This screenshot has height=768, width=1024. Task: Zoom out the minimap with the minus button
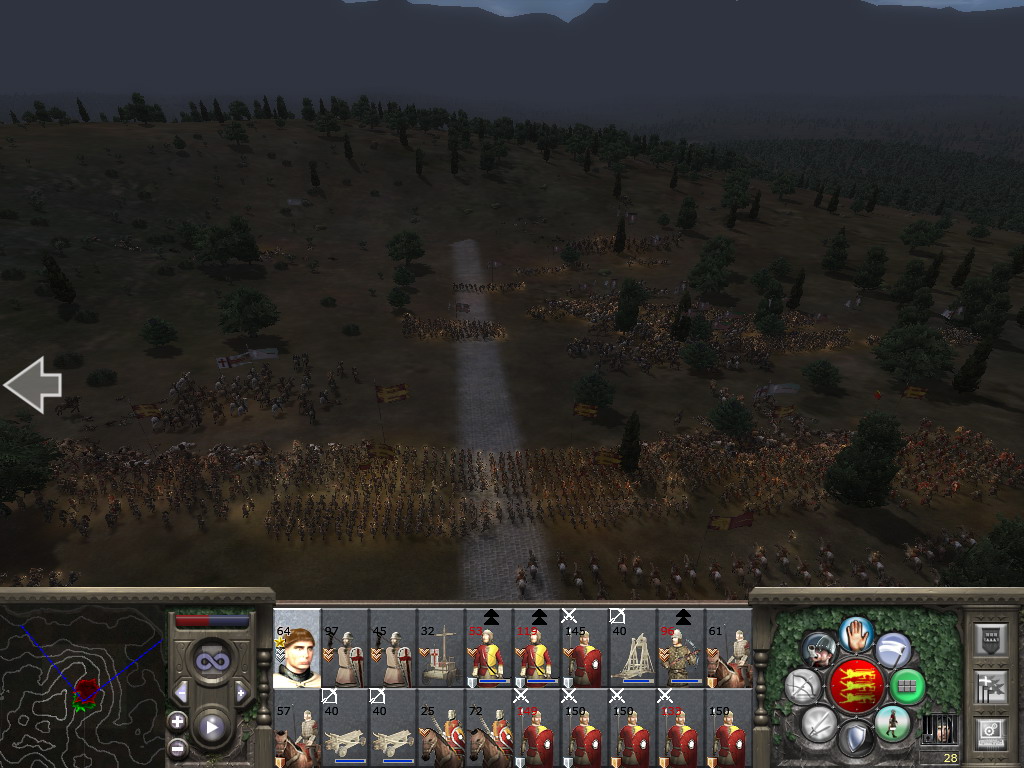pos(177,747)
